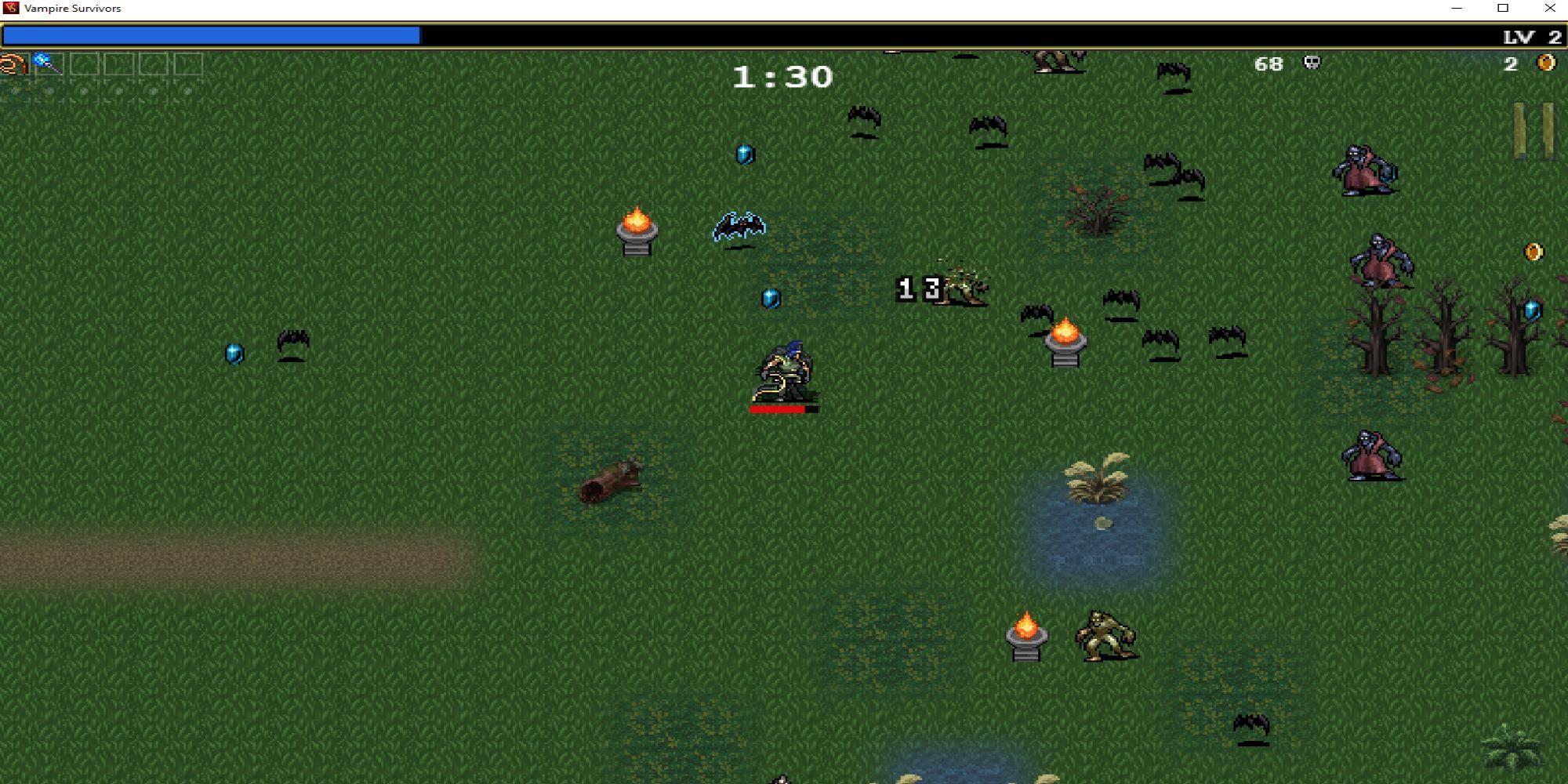The width and height of the screenshot is (1568, 784).
Task: Click the hollow log on the grass
Action: [610, 482]
